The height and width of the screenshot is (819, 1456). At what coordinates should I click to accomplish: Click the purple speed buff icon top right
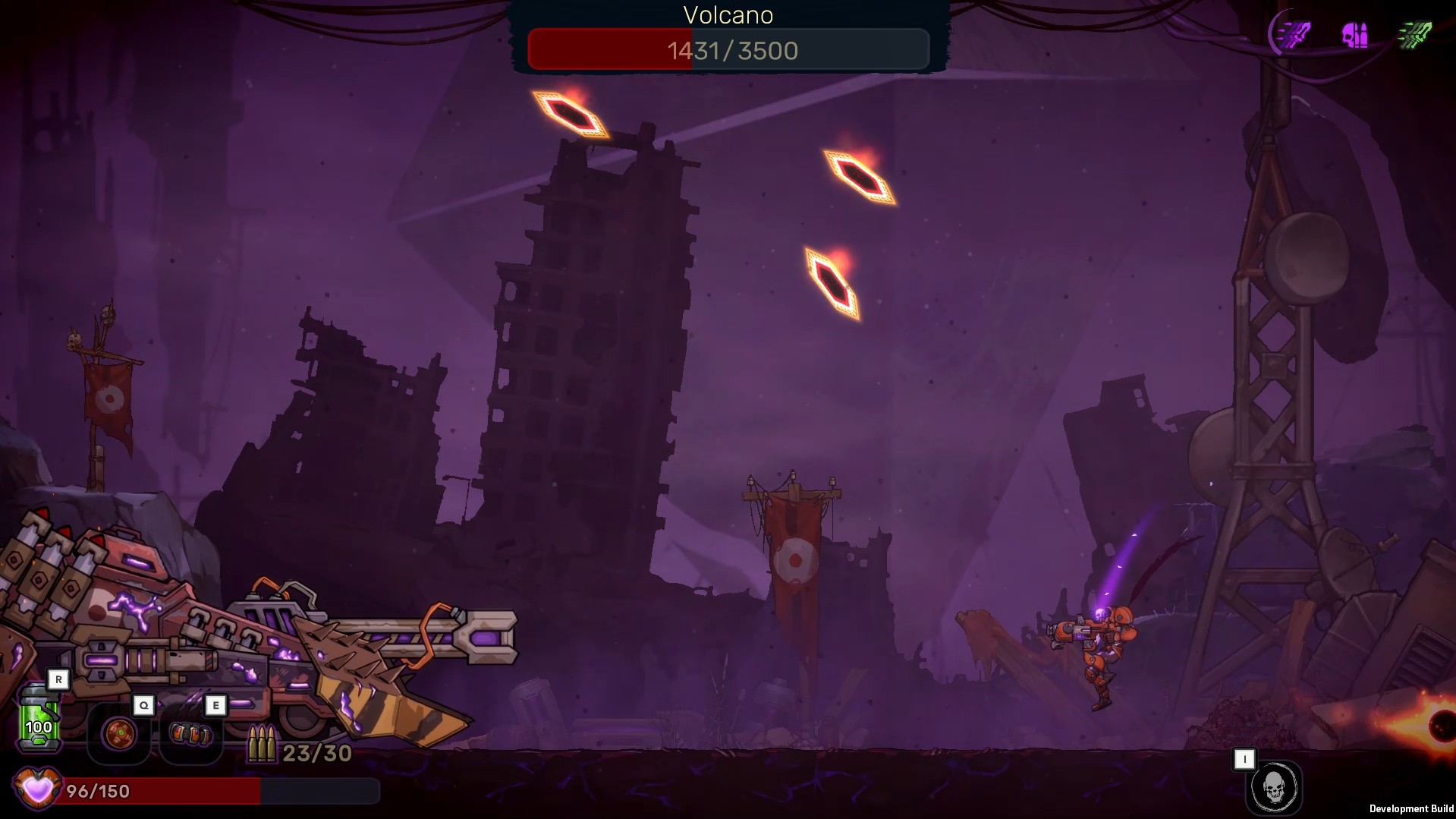tap(1294, 33)
